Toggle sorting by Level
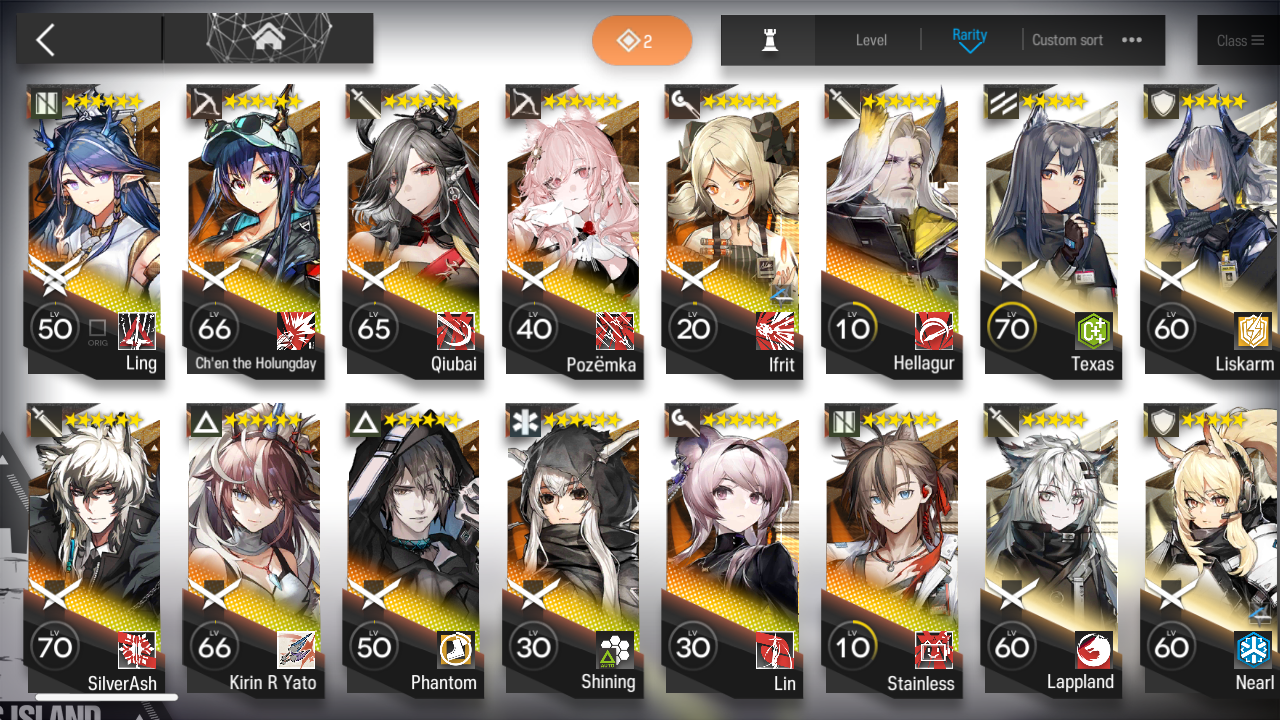The height and width of the screenshot is (720, 1280). [870, 40]
